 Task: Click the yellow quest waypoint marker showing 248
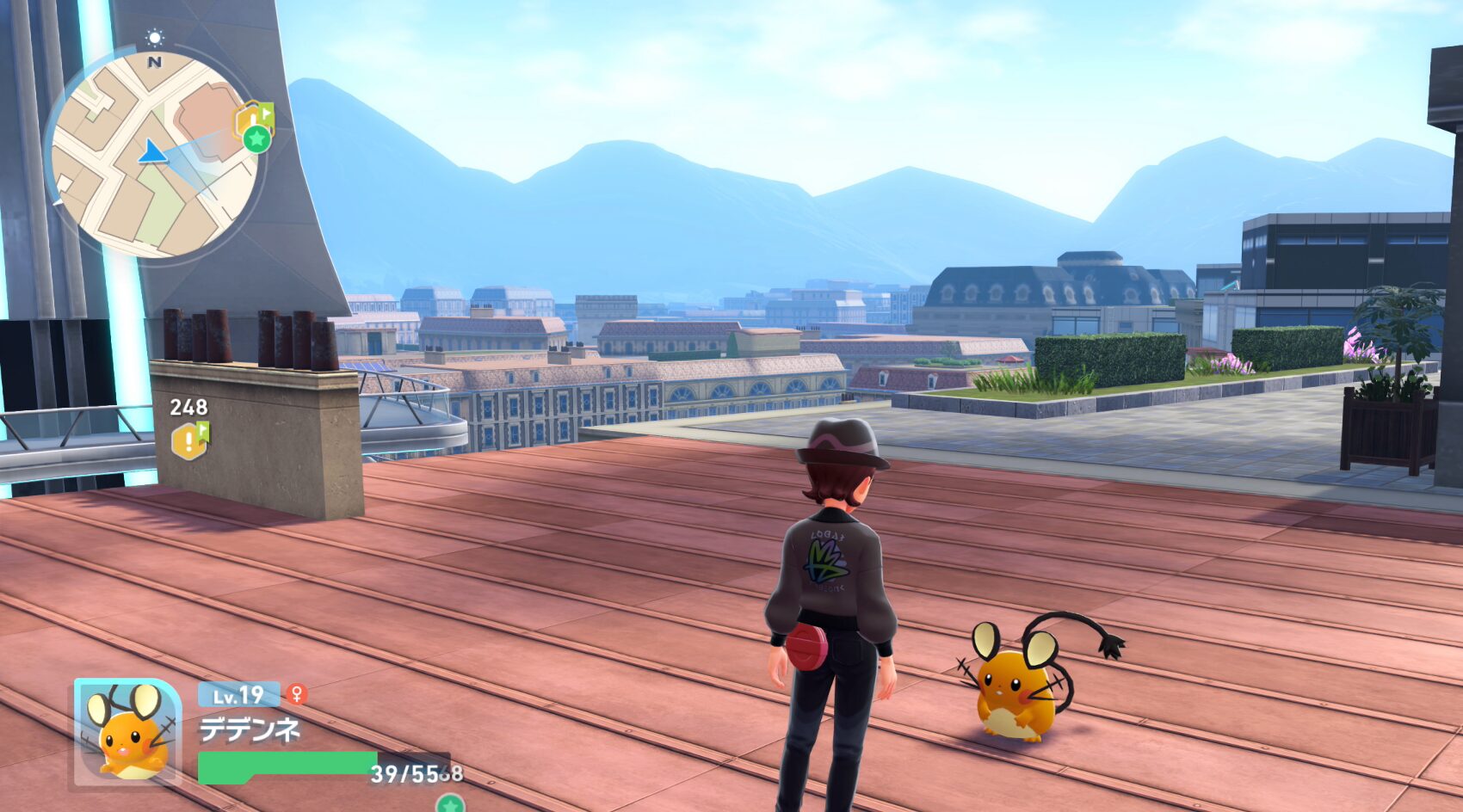[190, 440]
